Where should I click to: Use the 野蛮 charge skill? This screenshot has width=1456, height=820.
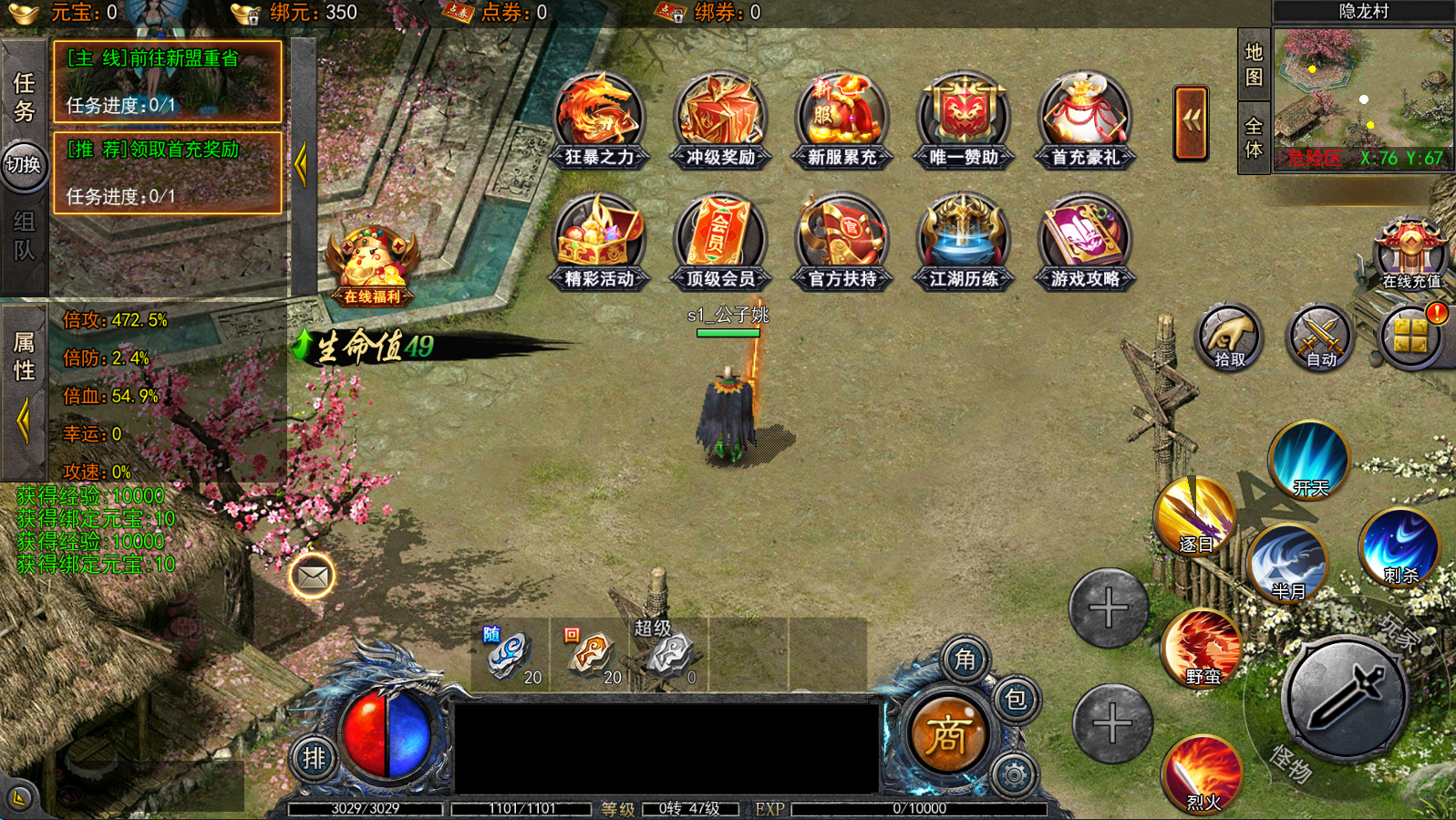pos(1202,649)
